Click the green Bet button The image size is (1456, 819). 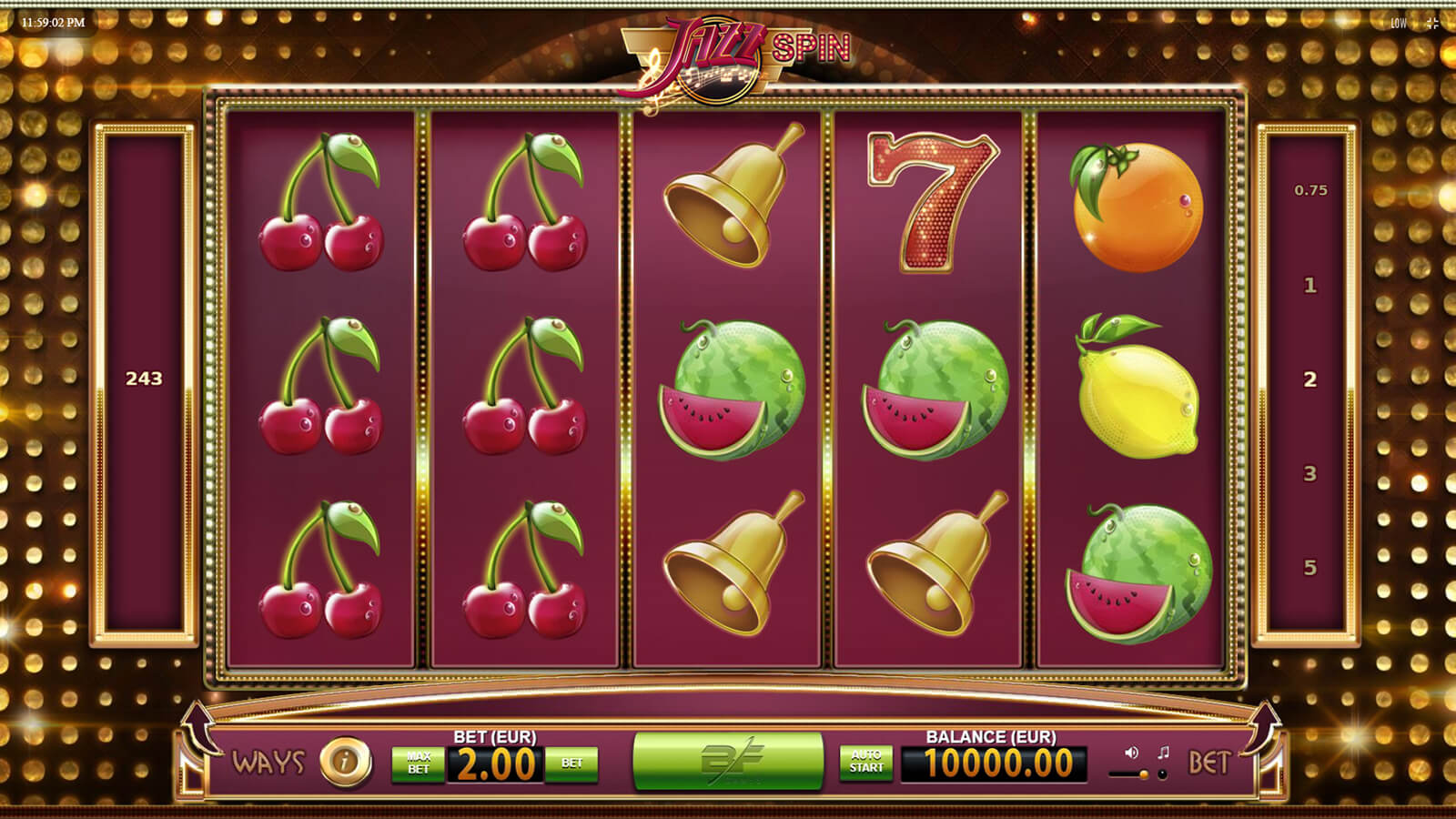[x=571, y=763]
